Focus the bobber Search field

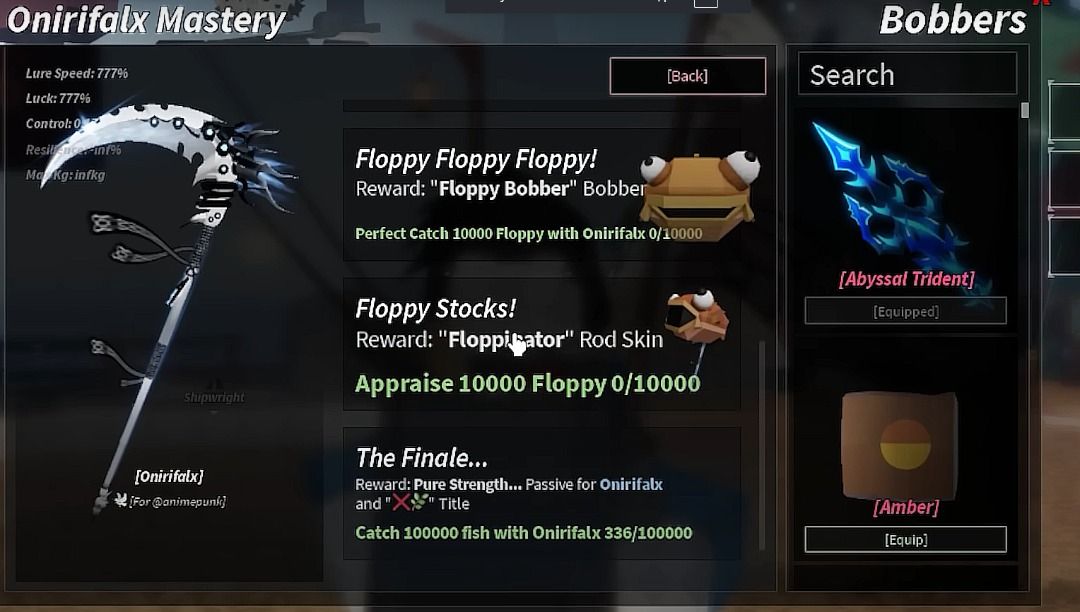coord(906,75)
